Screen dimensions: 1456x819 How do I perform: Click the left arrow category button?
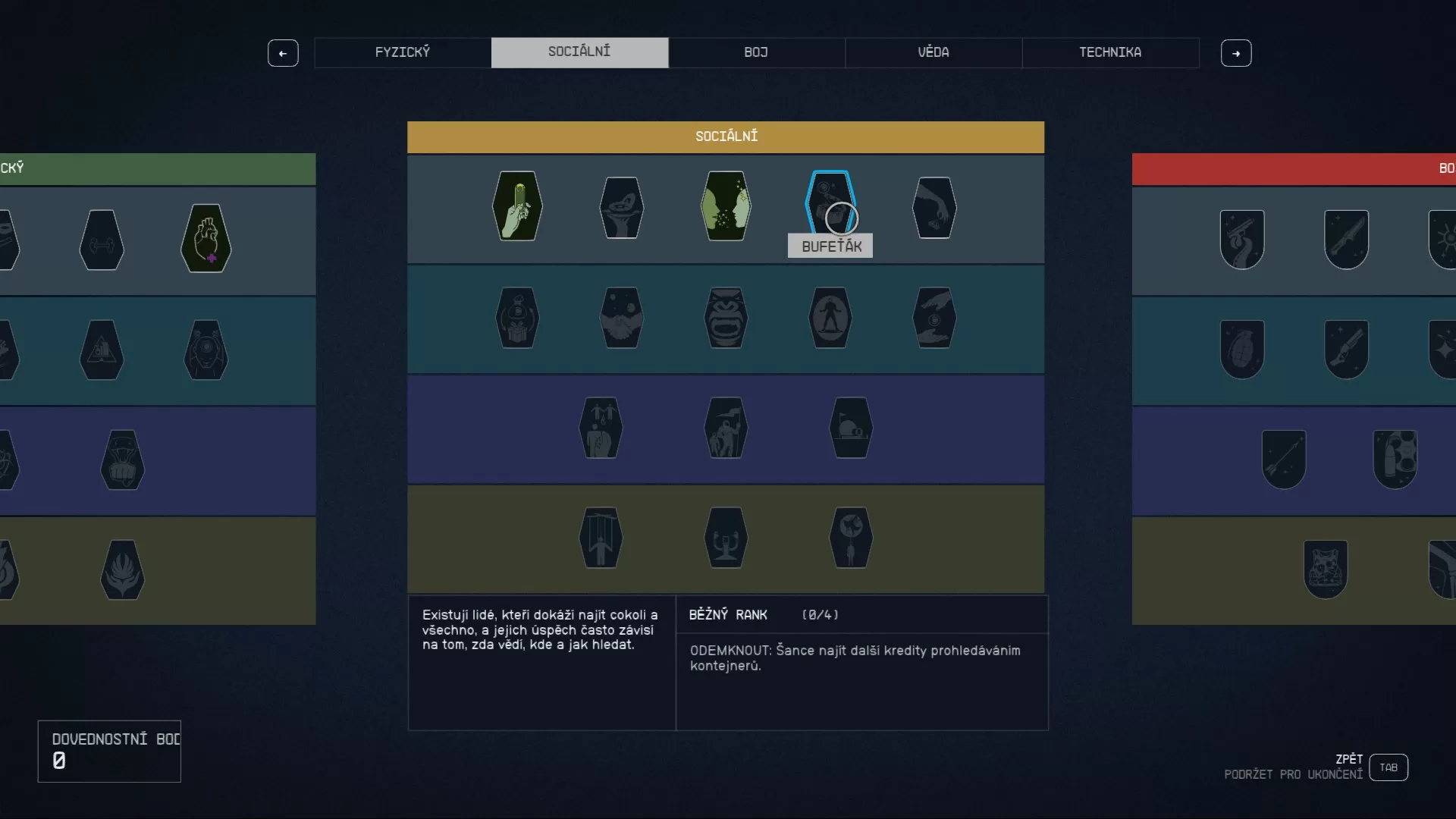(283, 53)
